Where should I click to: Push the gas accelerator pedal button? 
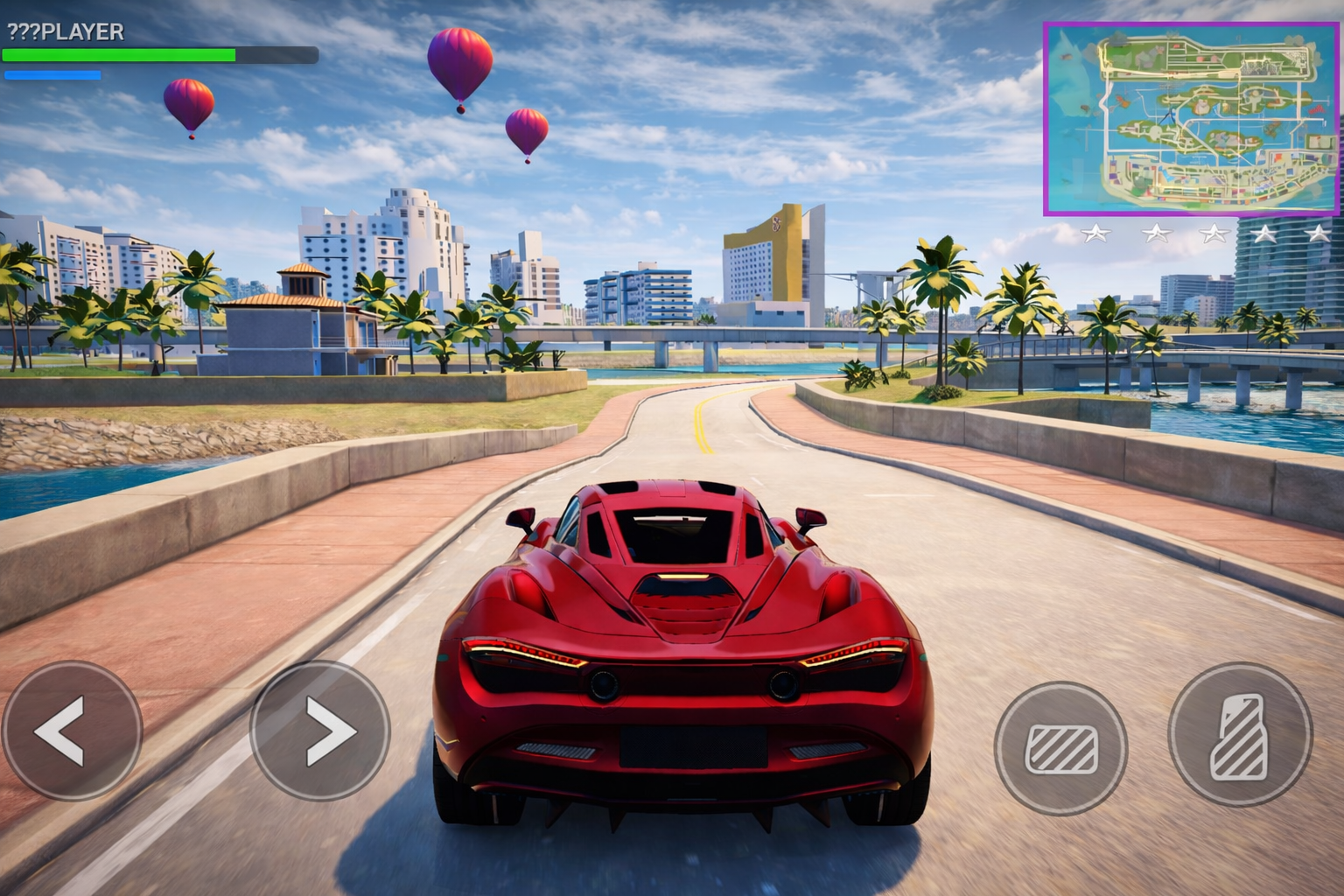tap(1240, 735)
